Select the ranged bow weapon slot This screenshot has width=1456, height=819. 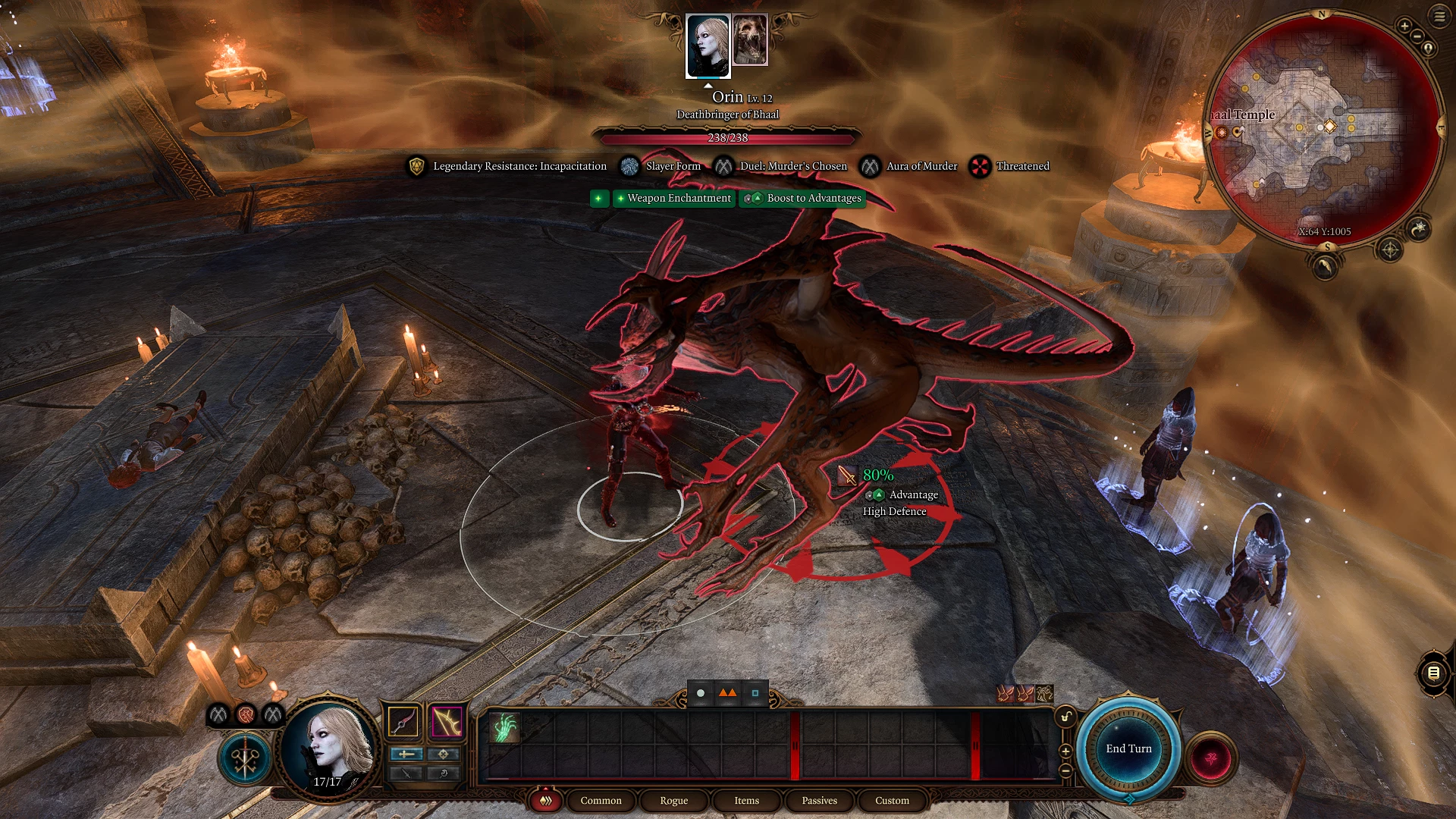click(x=447, y=721)
